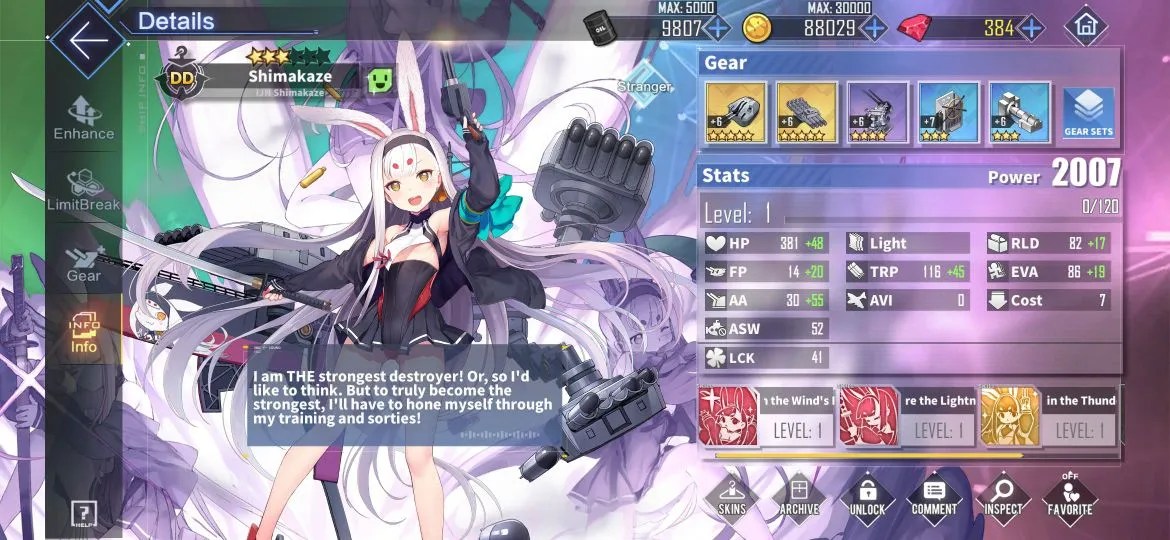The height and width of the screenshot is (540, 1170).
Task: Open the Help question mark button
Action: point(83,514)
